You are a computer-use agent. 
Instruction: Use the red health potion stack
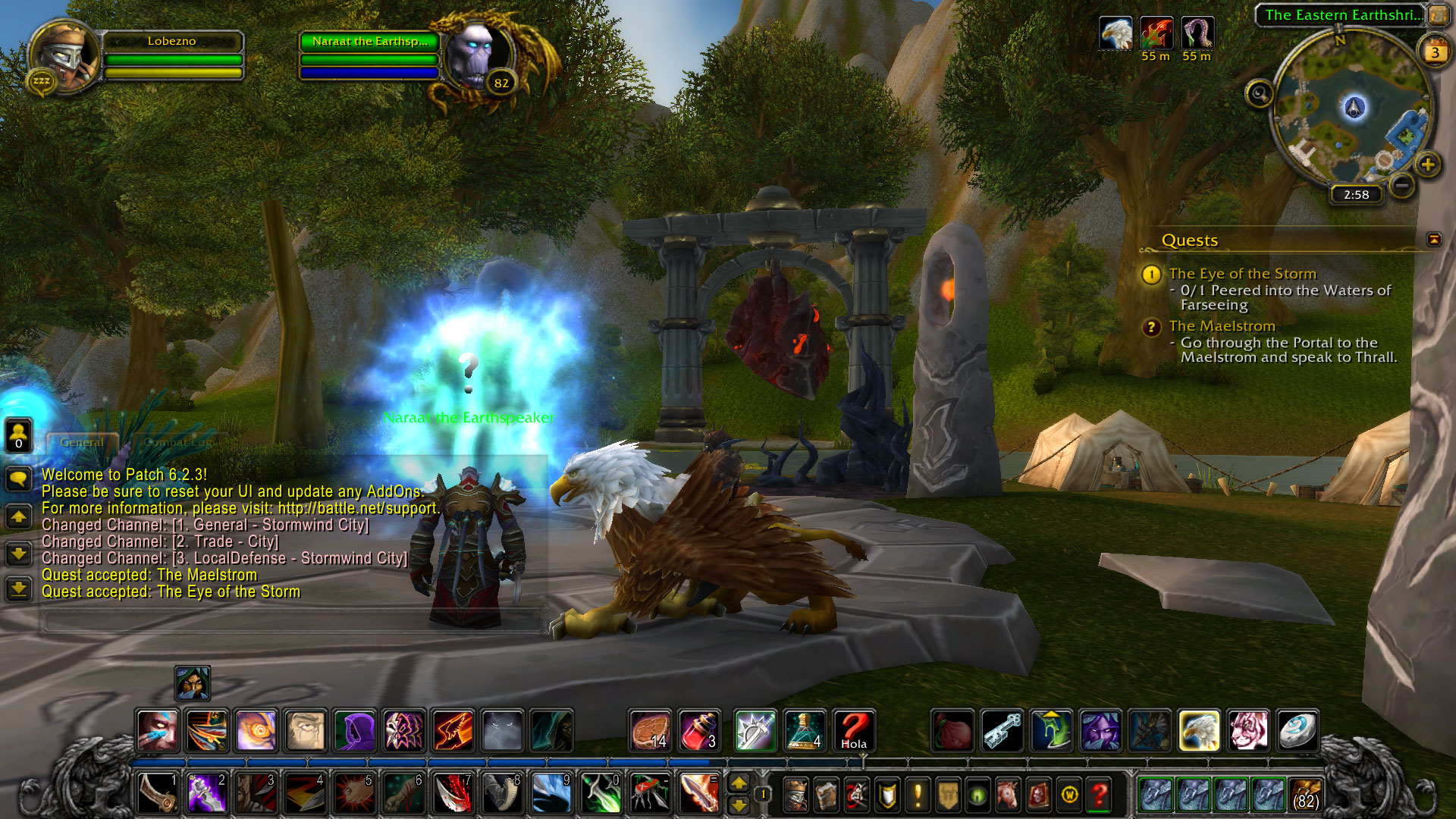click(698, 731)
